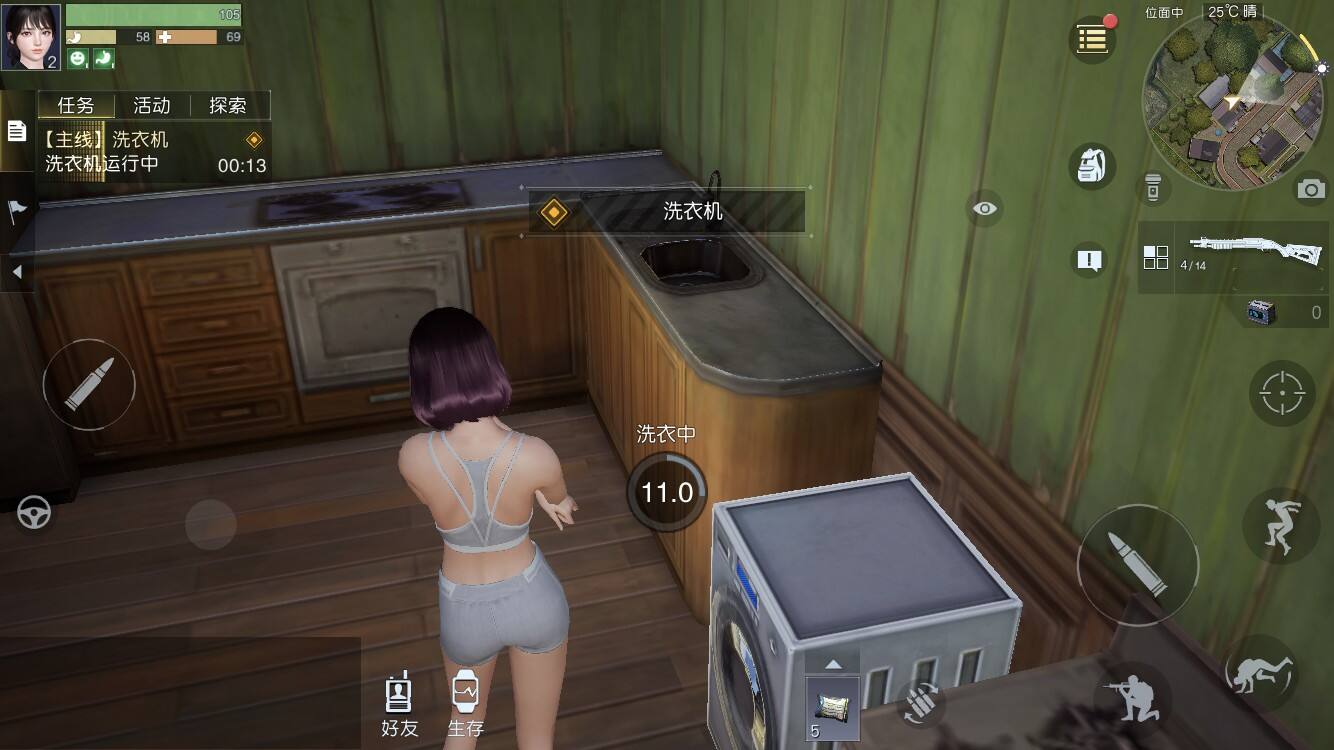Toggle the prone stance button
1334x750 pixels.
click(x=1264, y=671)
